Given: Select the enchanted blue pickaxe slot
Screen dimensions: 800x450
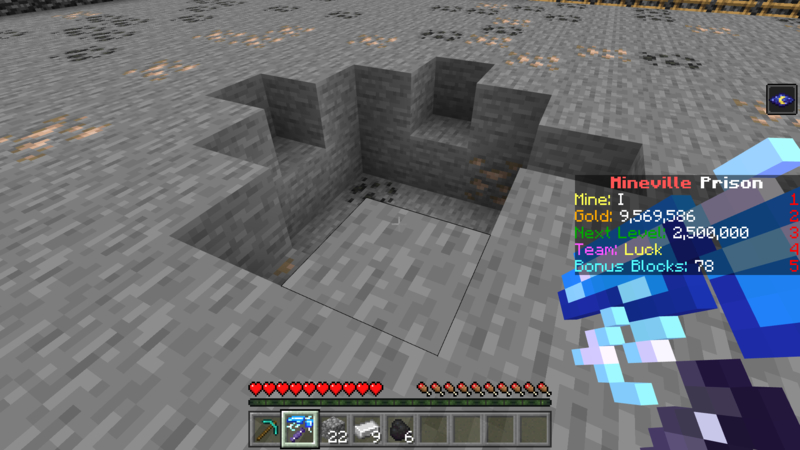Looking at the screenshot, I should [299, 429].
